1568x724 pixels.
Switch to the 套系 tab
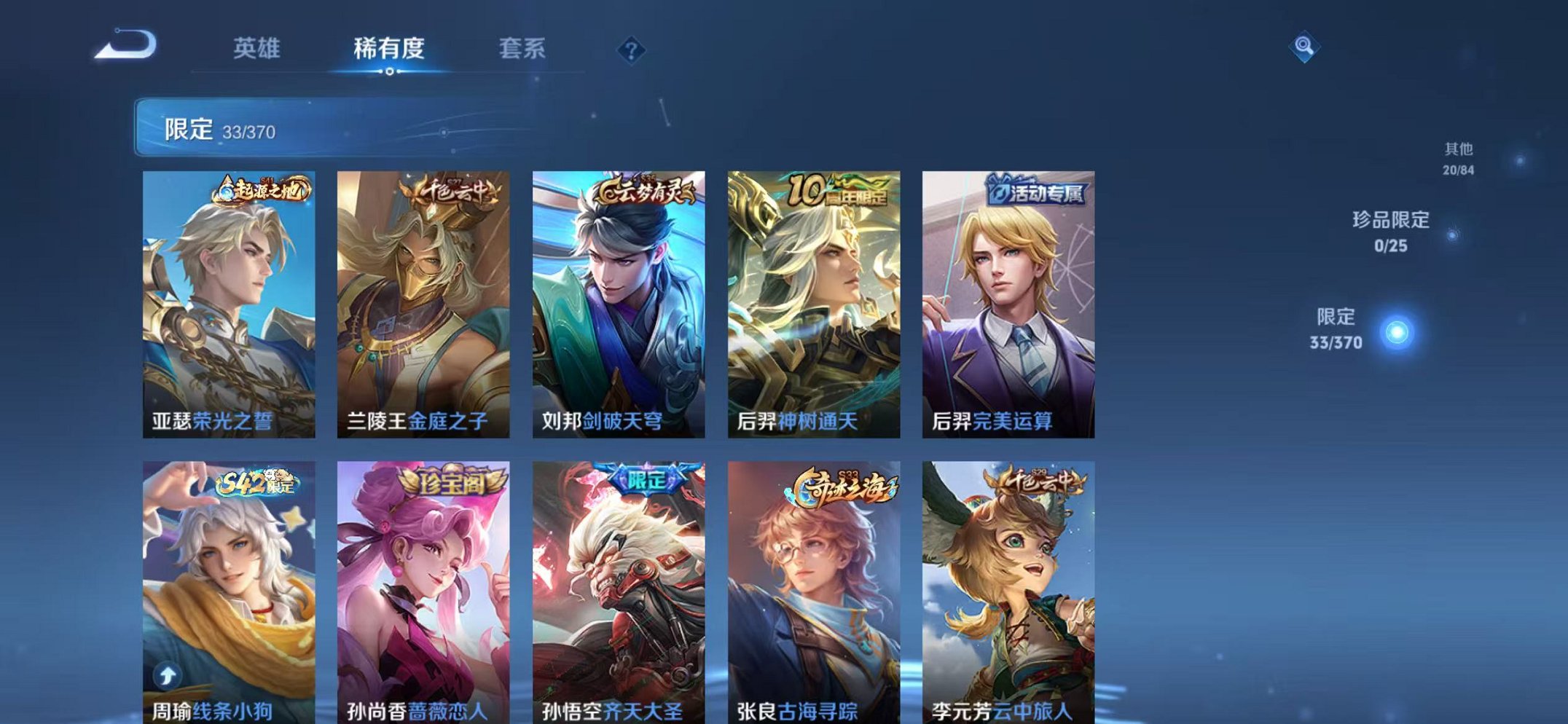click(x=523, y=46)
